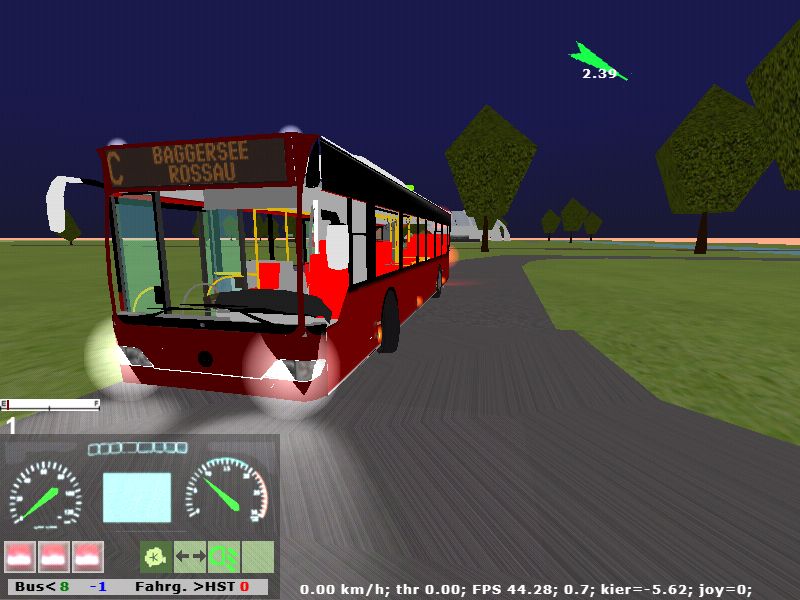This screenshot has width=800, height=600.
Task: Click the yellow engine icon on dashboard
Action: click(x=154, y=555)
